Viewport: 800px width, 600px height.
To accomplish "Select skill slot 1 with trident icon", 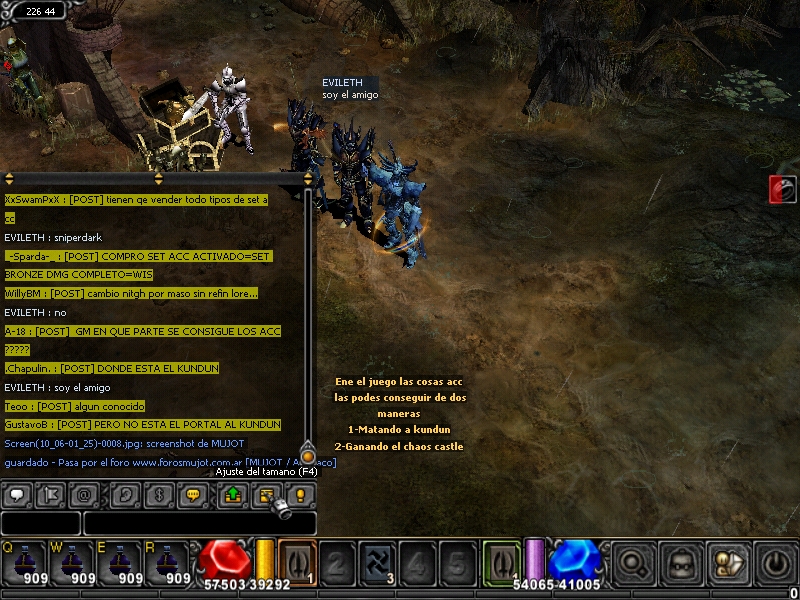I will click(x=297, y=561).
